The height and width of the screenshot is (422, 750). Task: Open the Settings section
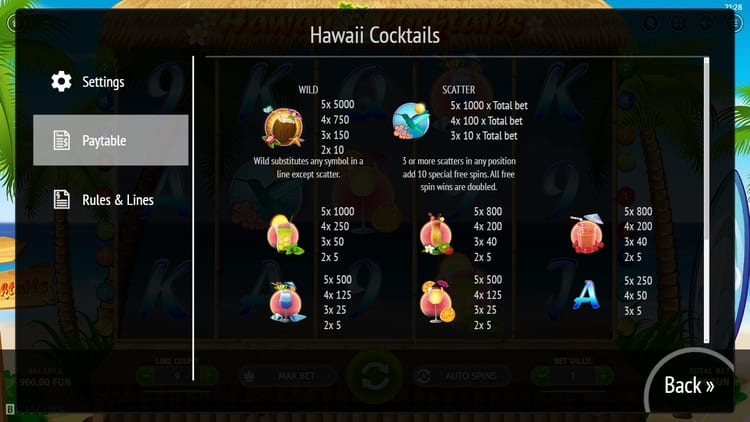[103, 81]
